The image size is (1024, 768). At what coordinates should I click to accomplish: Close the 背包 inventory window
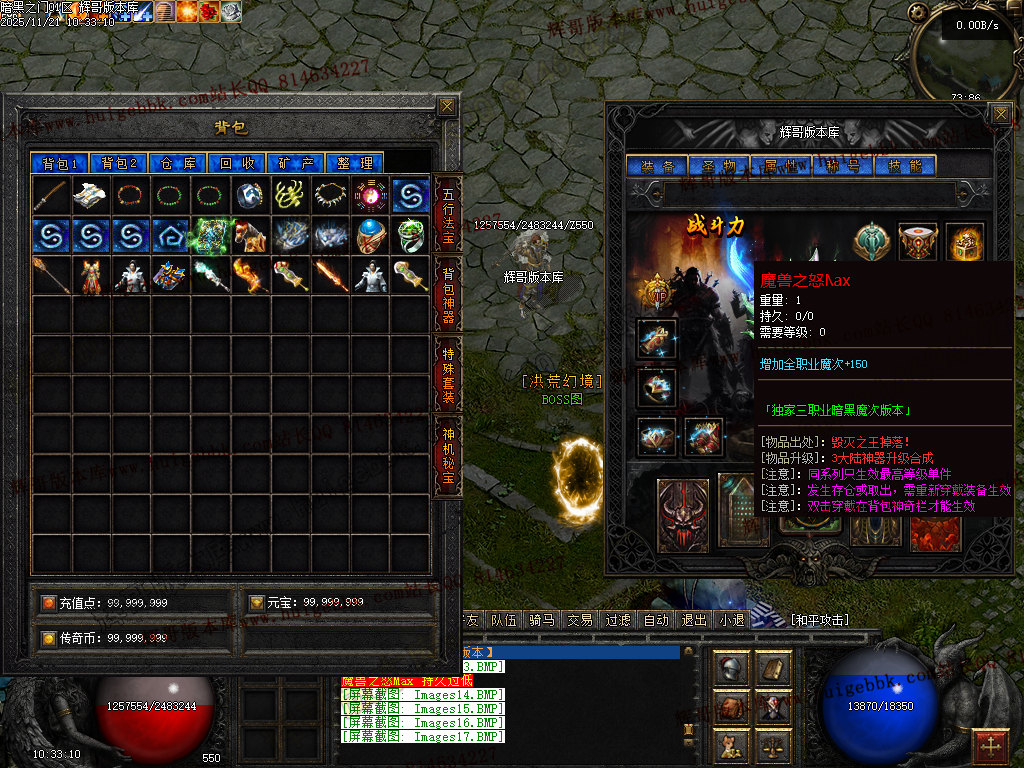point(447,106)
